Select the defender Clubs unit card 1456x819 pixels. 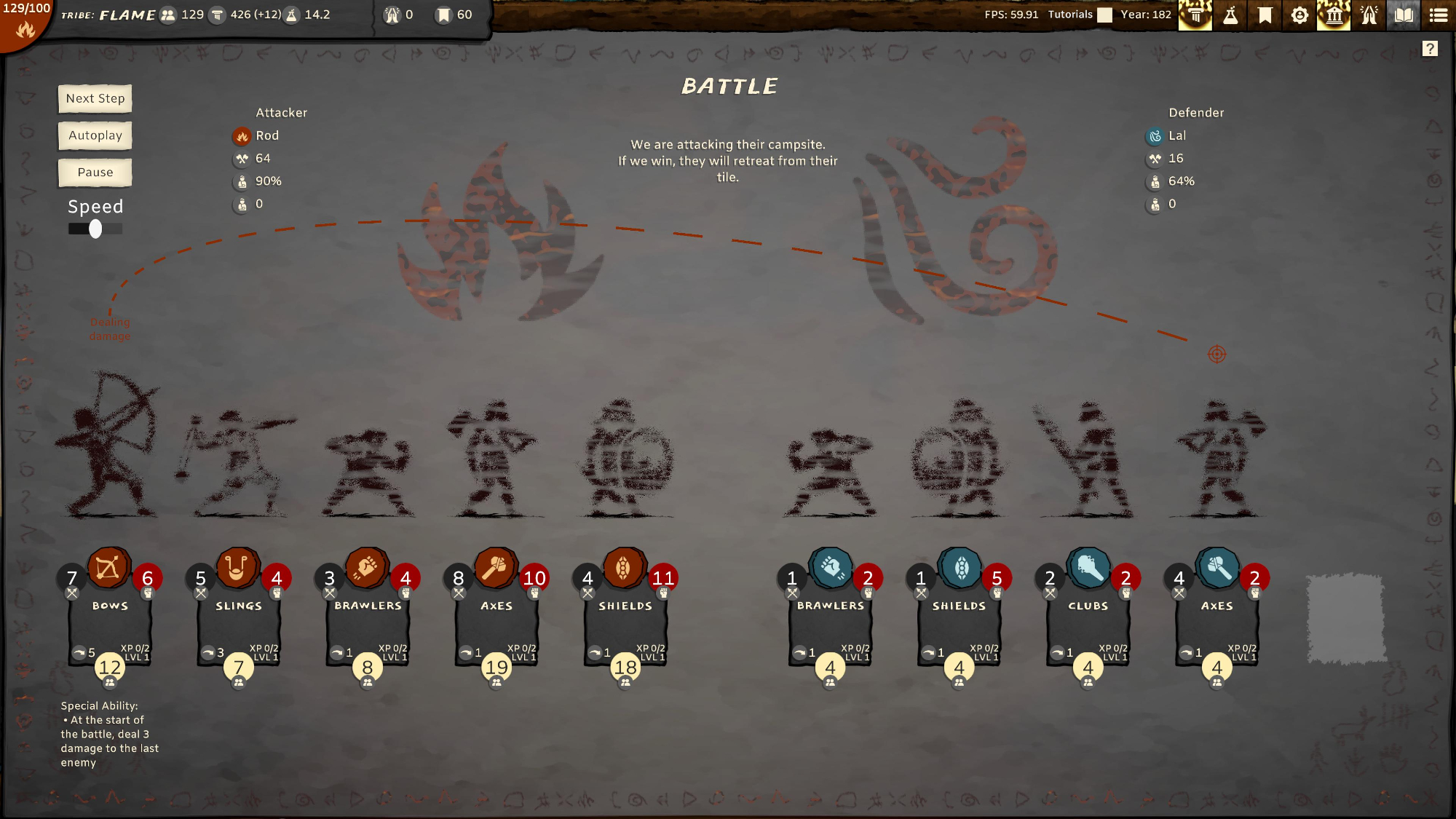pos(1088,619)
